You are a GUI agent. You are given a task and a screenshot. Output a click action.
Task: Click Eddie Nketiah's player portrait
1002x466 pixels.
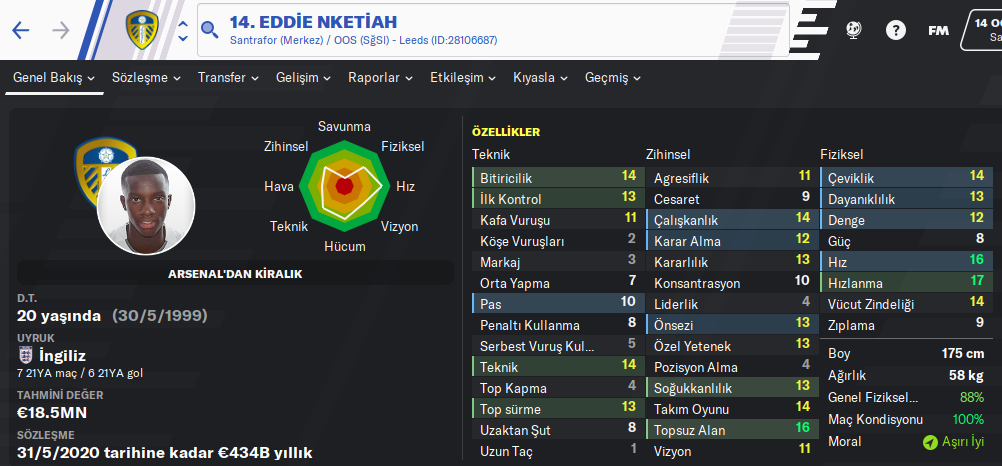click(146, 205)
